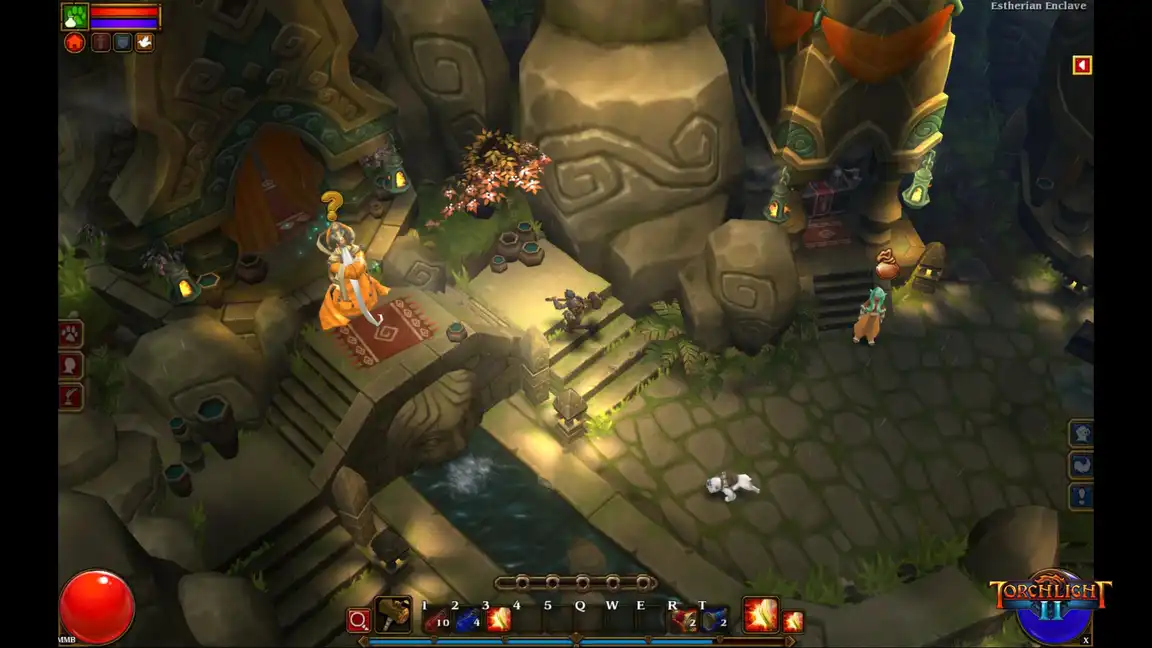Open the character head silhouette panel

click(71, 366)
